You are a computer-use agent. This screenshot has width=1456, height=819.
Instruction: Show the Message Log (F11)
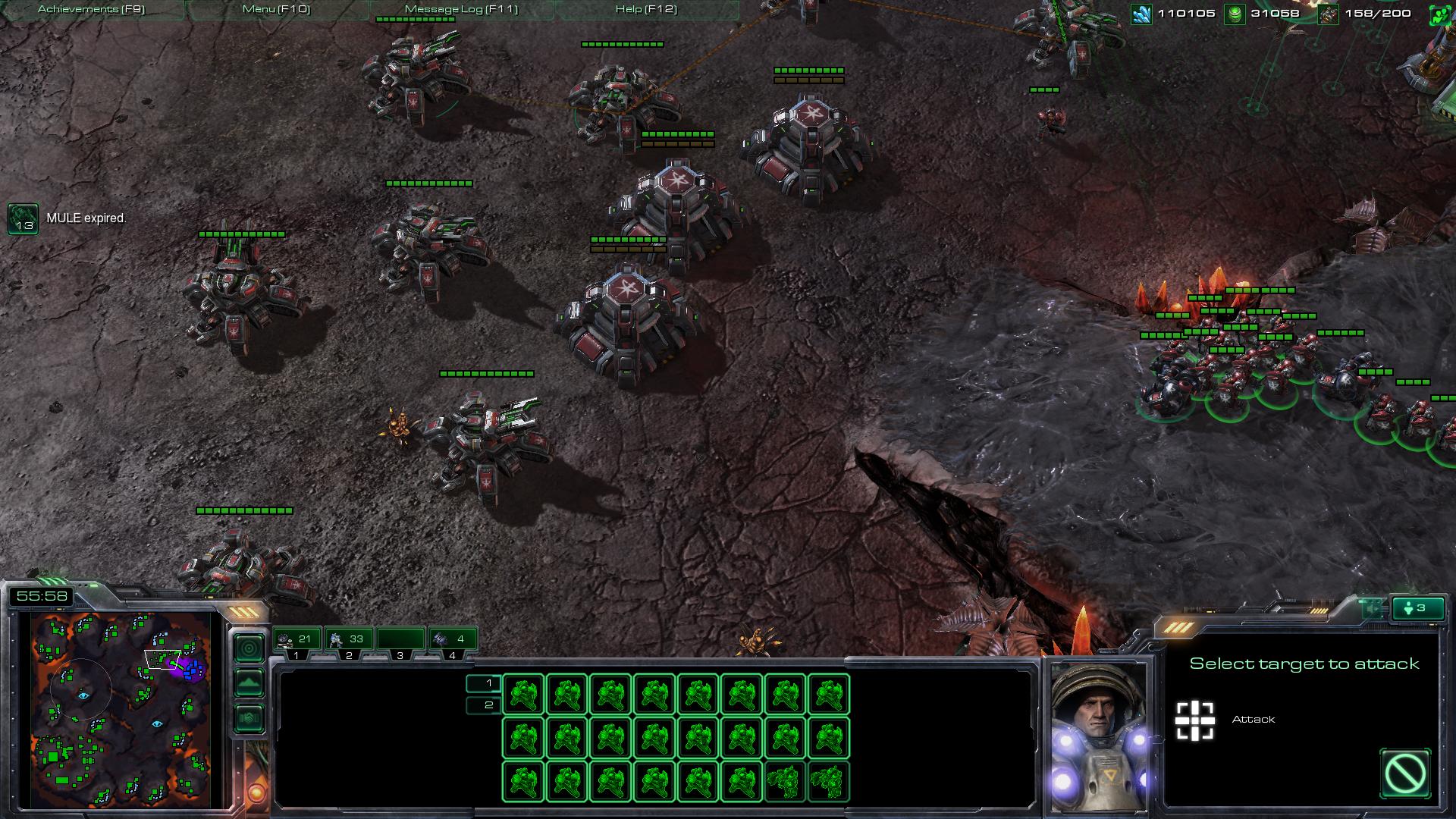pos(461,10)
